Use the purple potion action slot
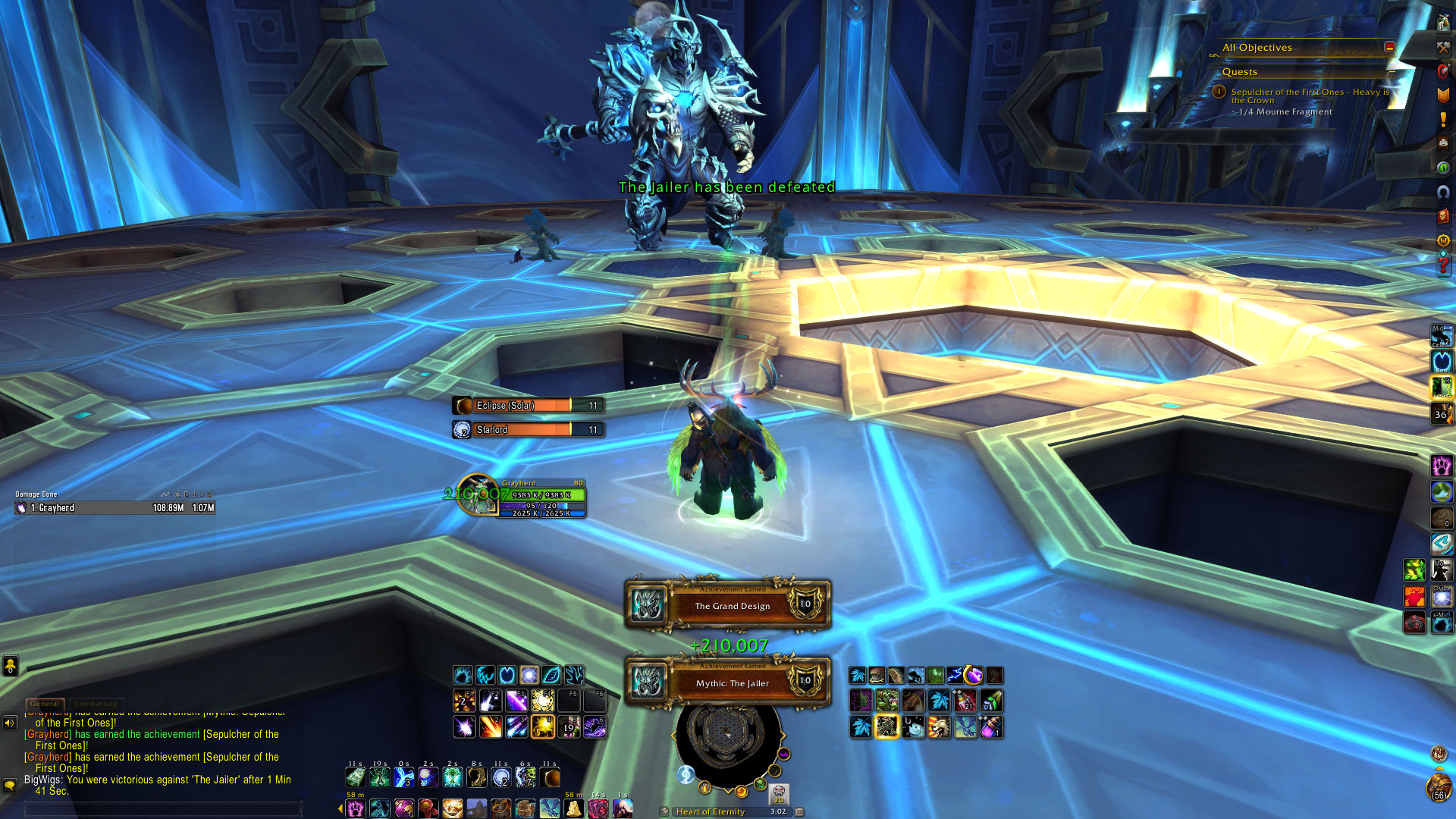Viewport: 1456px width, 819px height. pos(991,727)
